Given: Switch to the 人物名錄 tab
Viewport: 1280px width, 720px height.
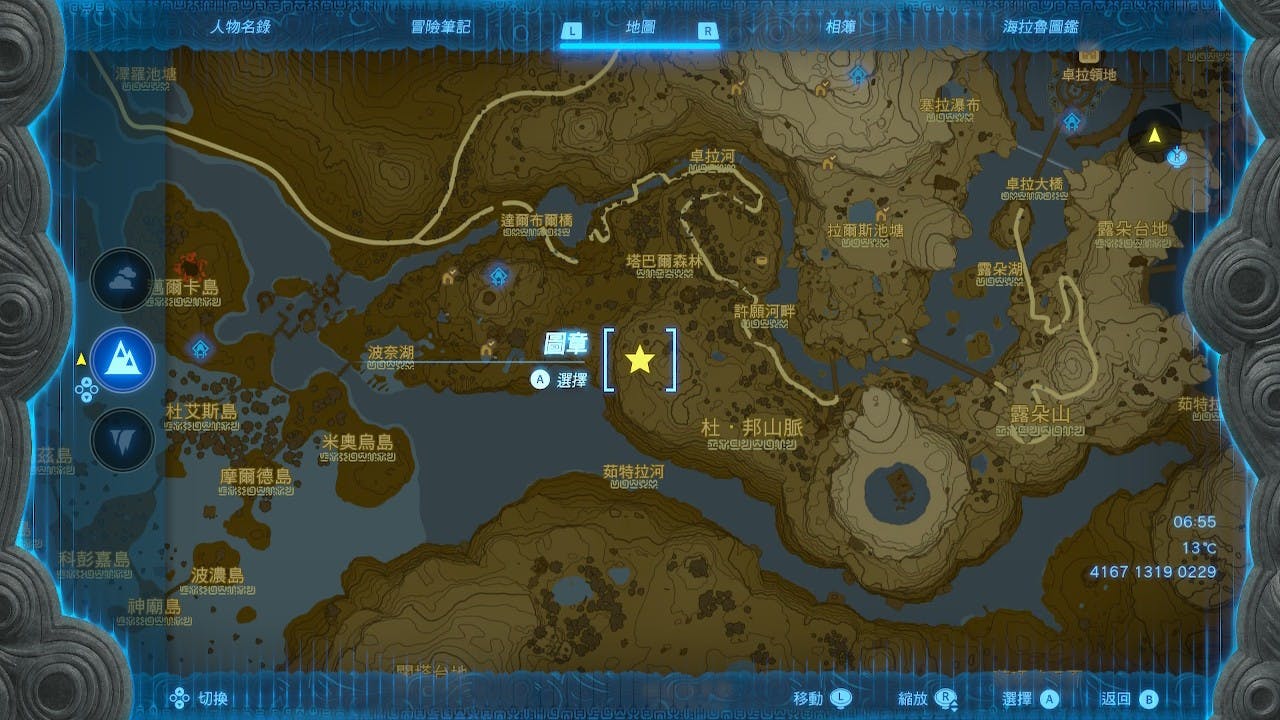Looking at the screenshot, I should 240,28.
